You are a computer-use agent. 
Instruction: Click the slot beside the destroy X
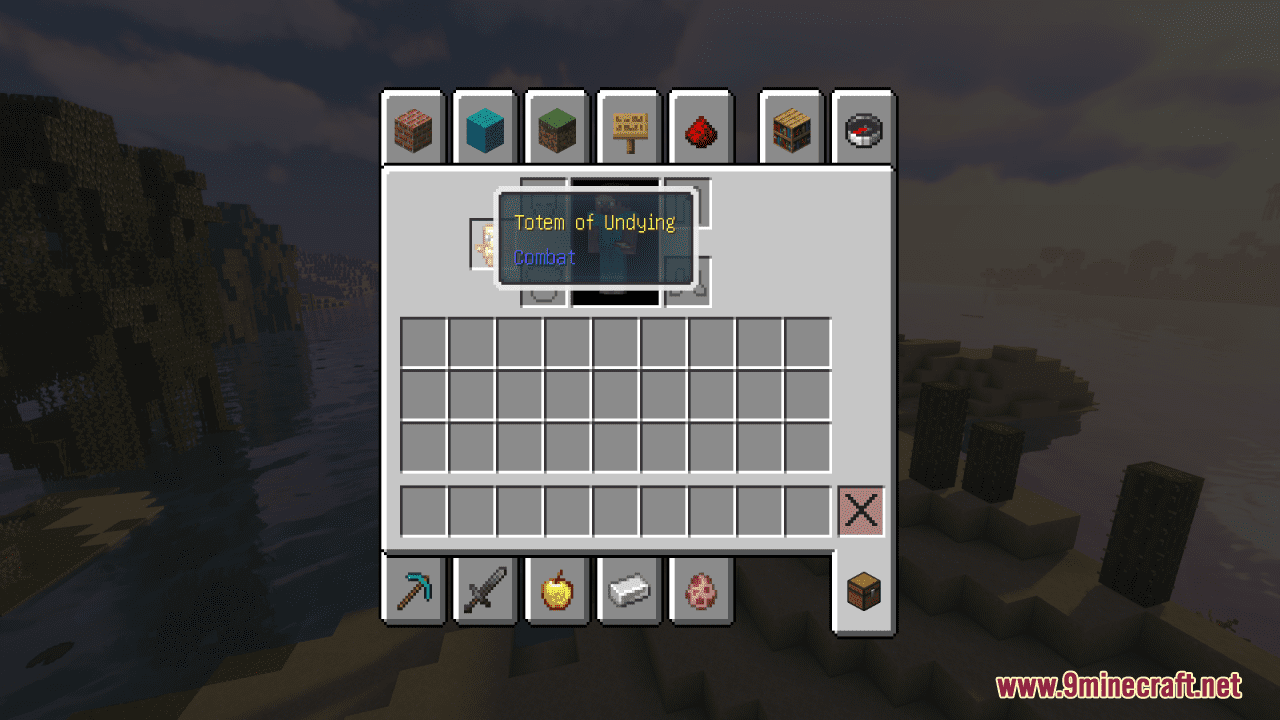[x=808, y=511]
